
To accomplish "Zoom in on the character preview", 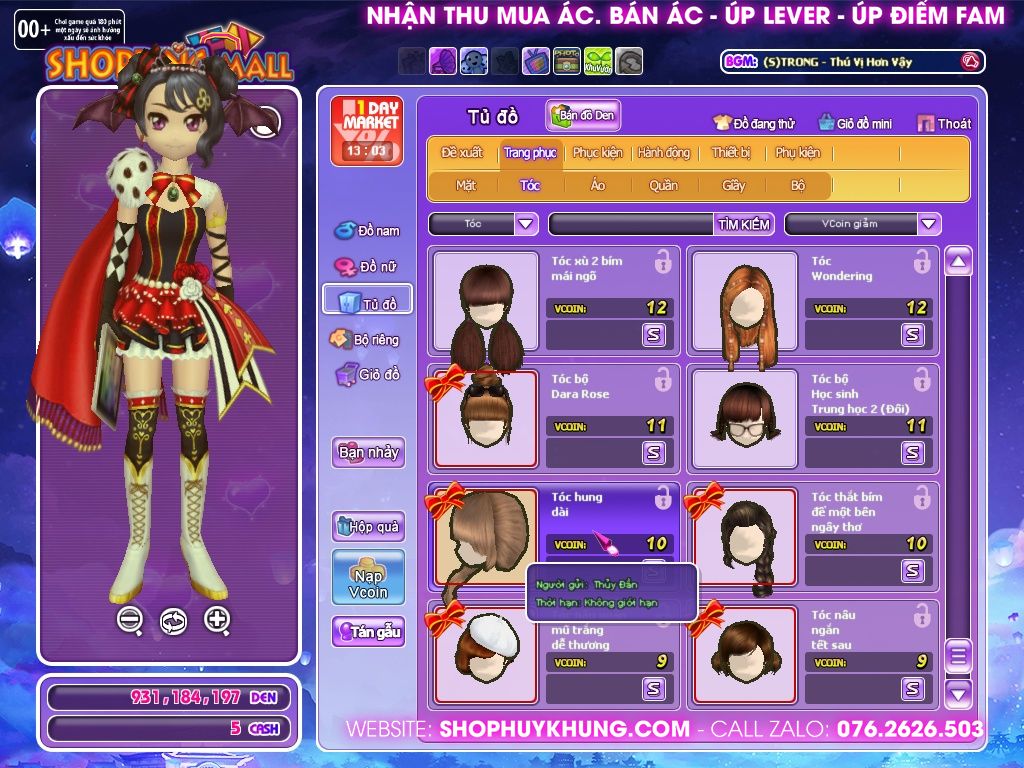I will (217, 619).
